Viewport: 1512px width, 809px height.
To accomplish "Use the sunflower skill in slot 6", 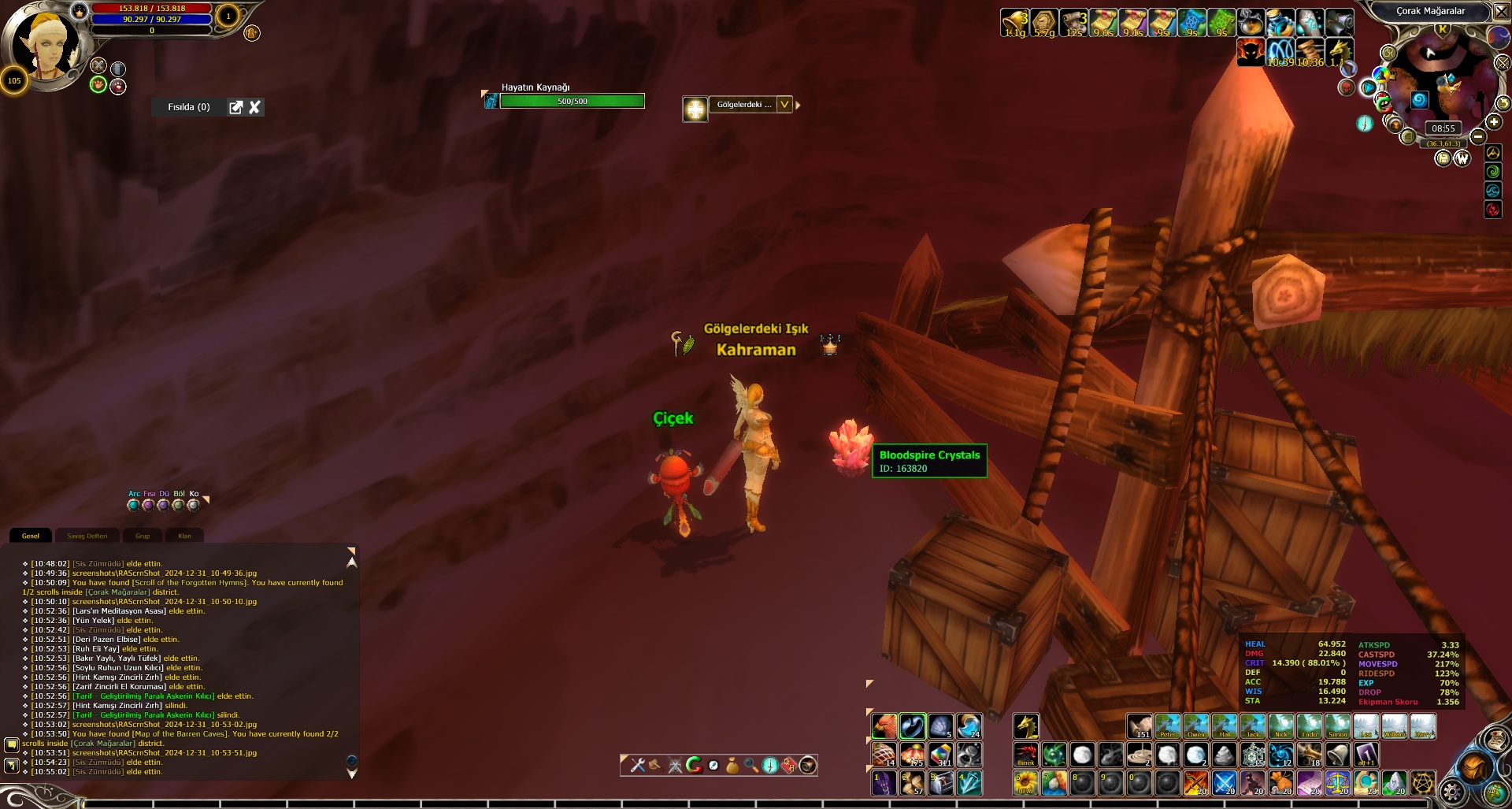I will point(1025,783).
